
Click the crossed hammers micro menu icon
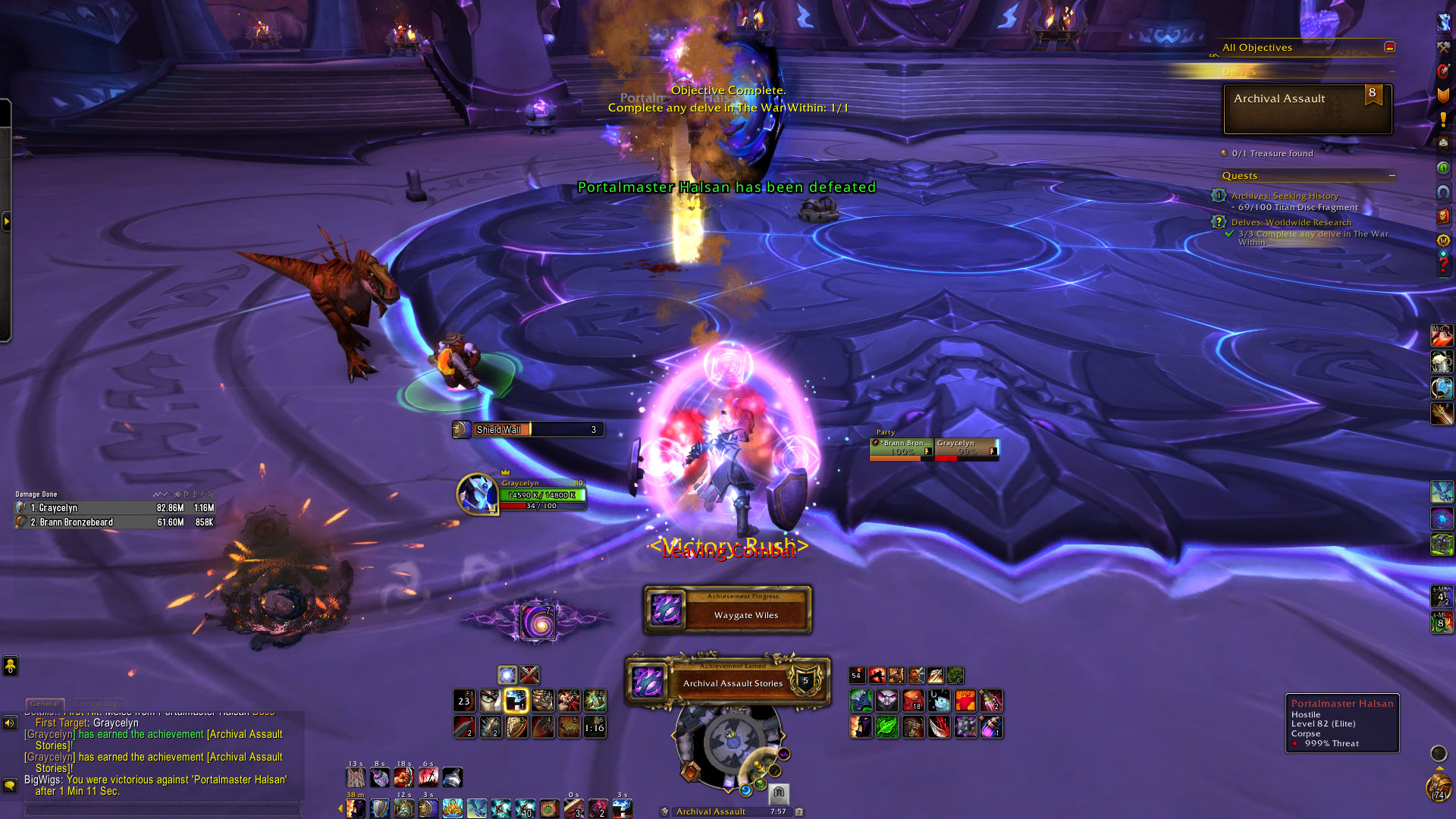[1443, 47]
